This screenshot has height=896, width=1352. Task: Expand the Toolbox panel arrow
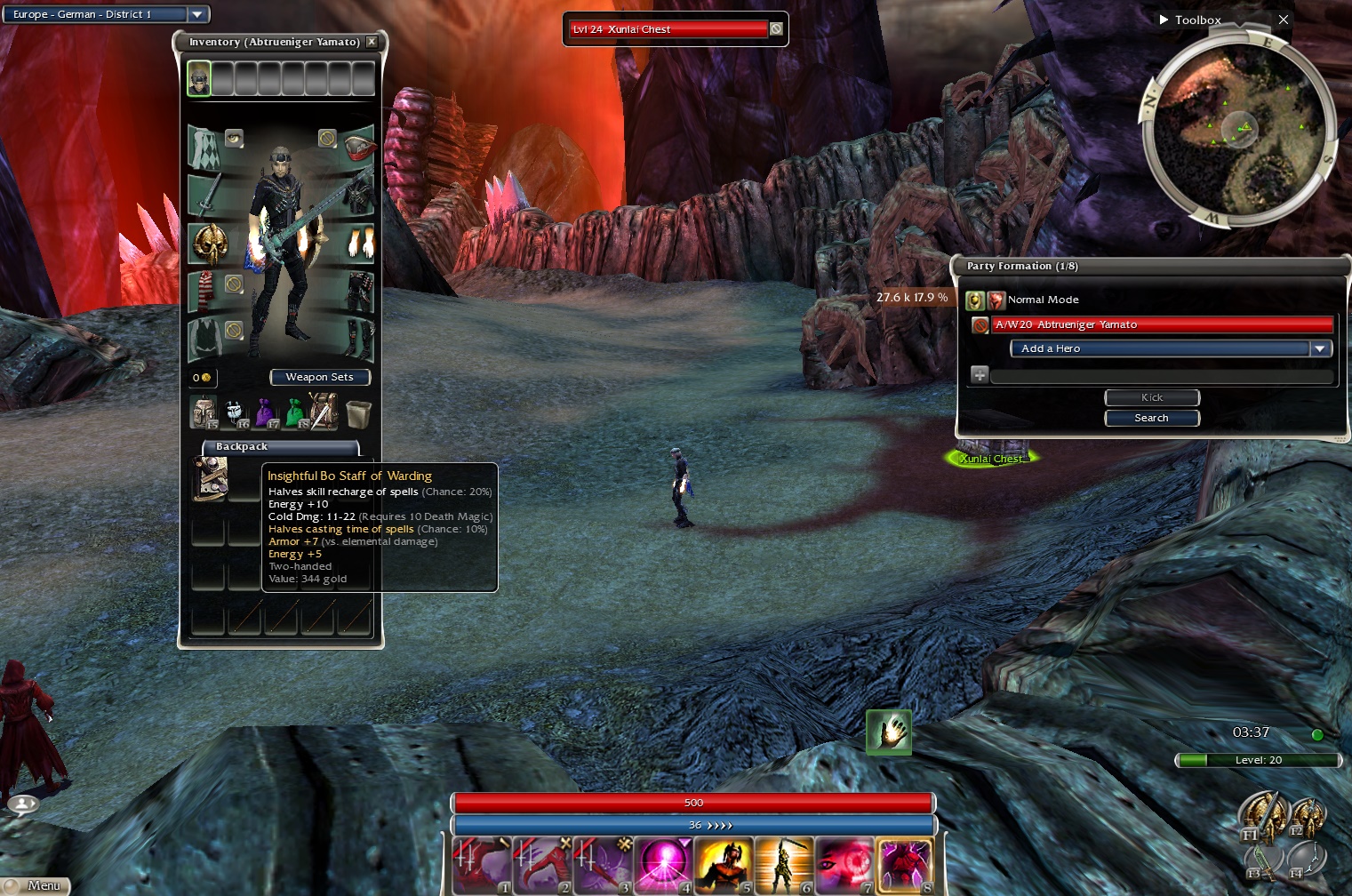coord(1164,20)
